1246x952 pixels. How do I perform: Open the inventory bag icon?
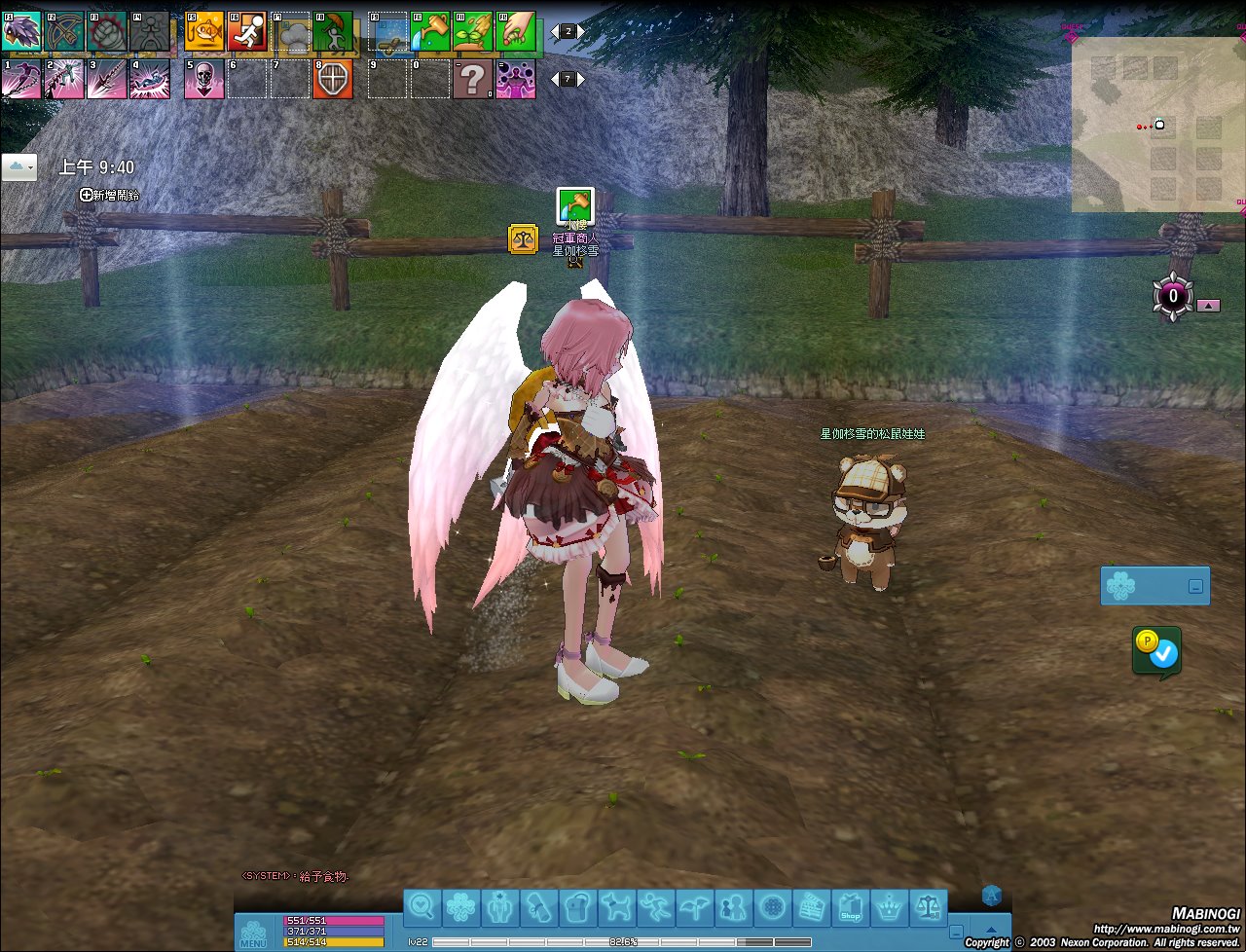[x=577, y=908]
